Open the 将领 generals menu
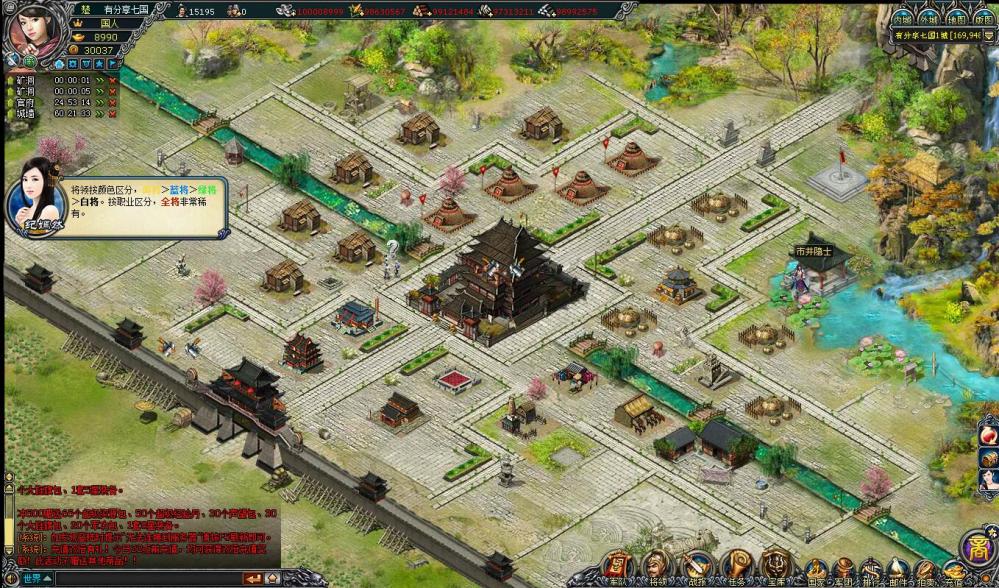The height and width of the screenshot is (588, 999). 657,567
